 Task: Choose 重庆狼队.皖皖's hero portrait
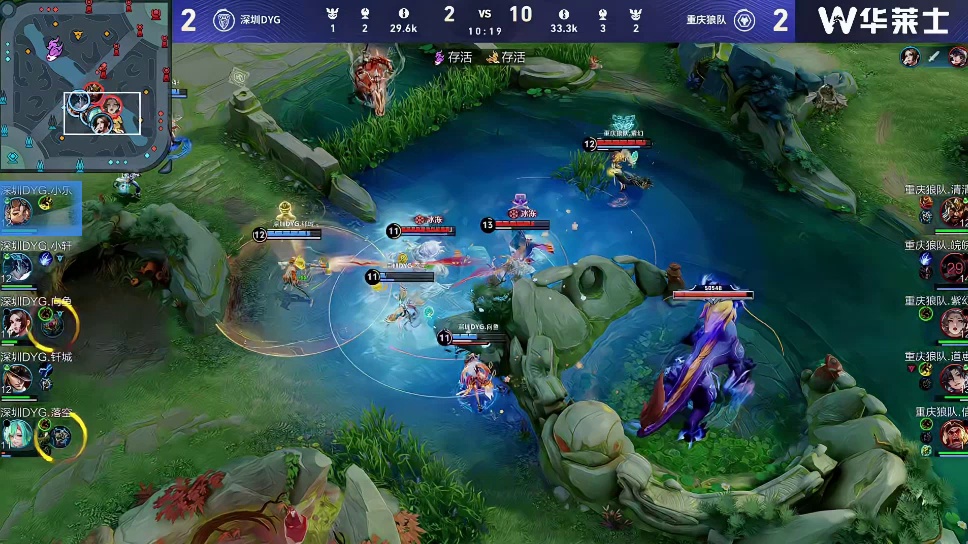pos(951,267)
